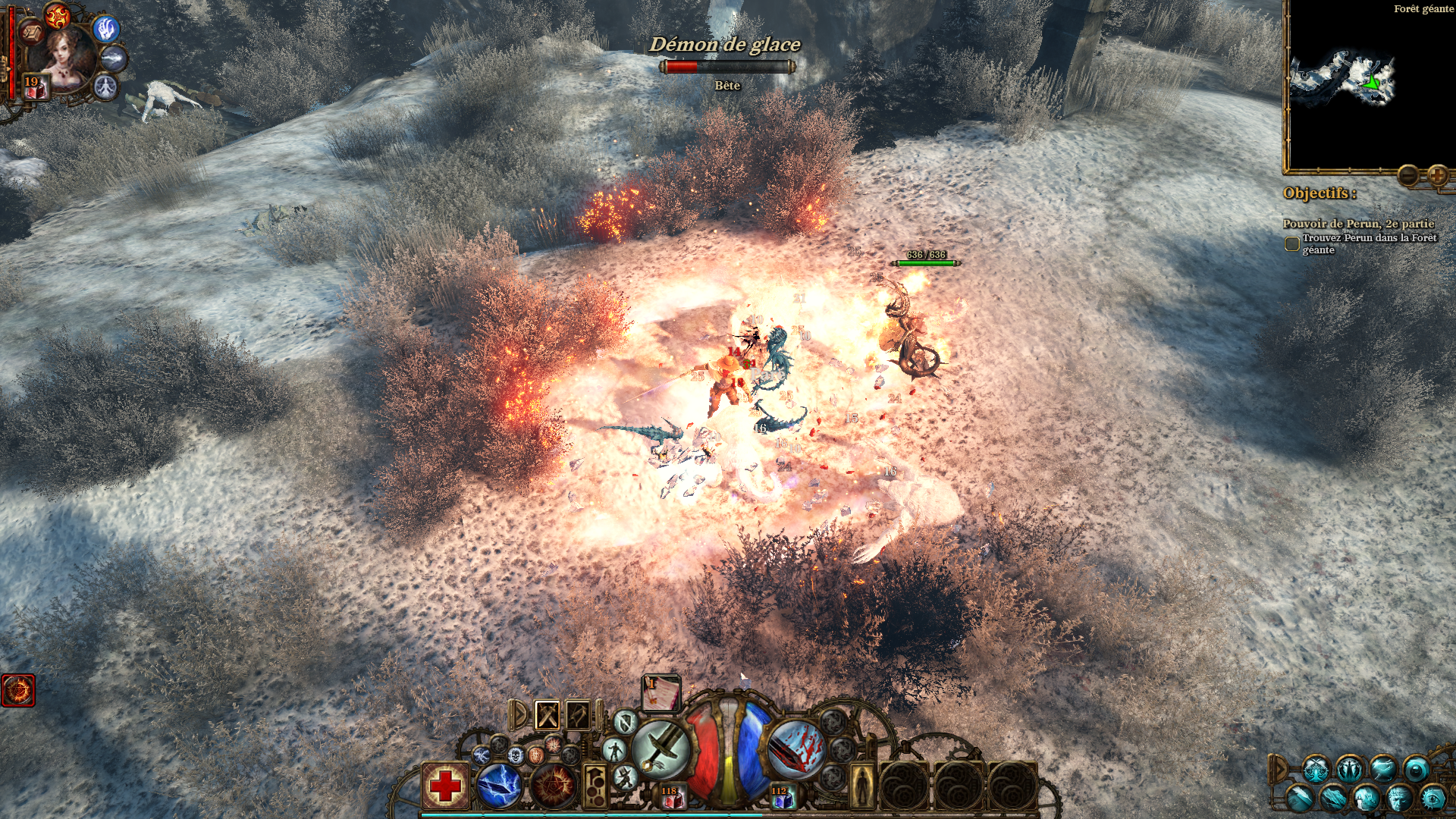Open the scroll notification above the hotbar
The width and height of the screenshot is (1456, 819).
pos(661,693)
